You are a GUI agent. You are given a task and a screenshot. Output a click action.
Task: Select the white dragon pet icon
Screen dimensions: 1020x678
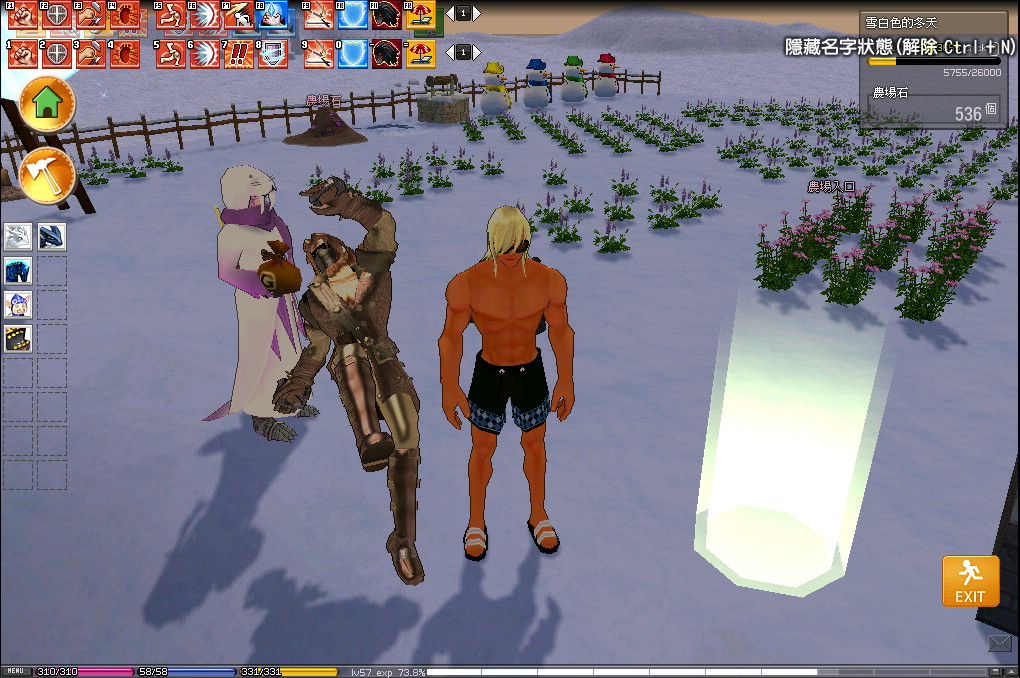coord(19,237)
